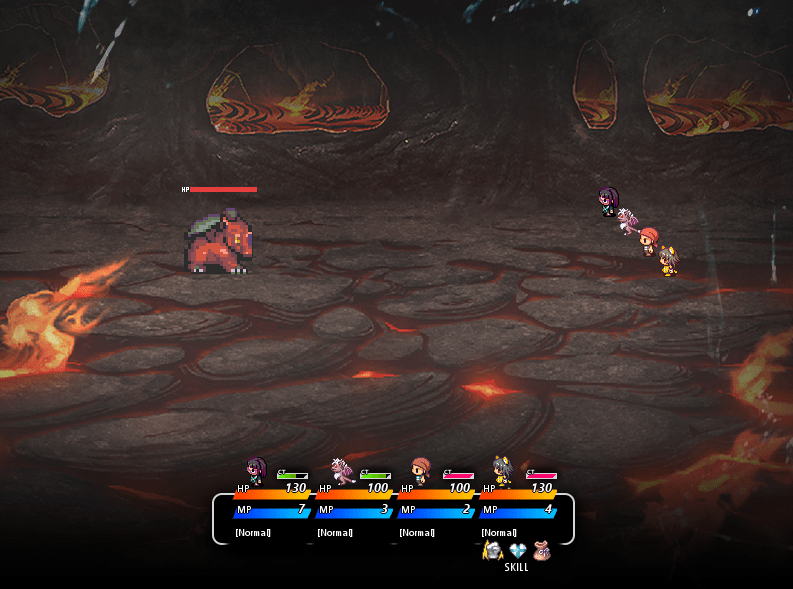Image resolution: width=793 pixels, height=589 pixels.
Task: Select the orange-haired party member portrait
Action: [x=421, y=471]
